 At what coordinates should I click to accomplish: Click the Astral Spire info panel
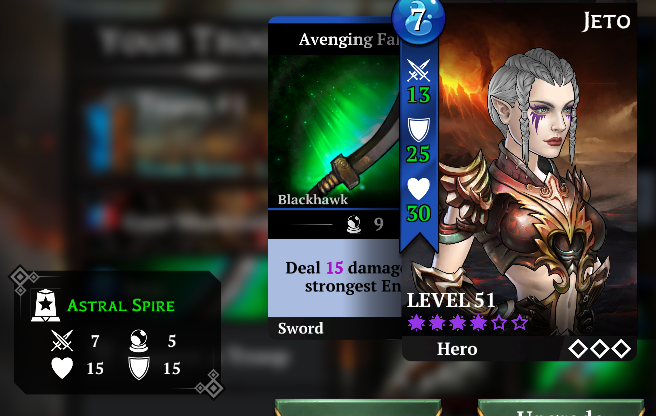tap(117, 332)
